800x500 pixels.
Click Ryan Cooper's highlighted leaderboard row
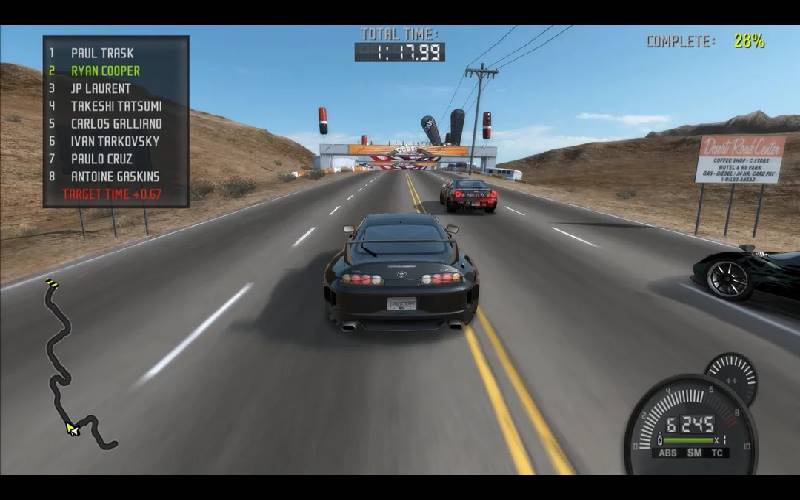[x=105, y=71]
